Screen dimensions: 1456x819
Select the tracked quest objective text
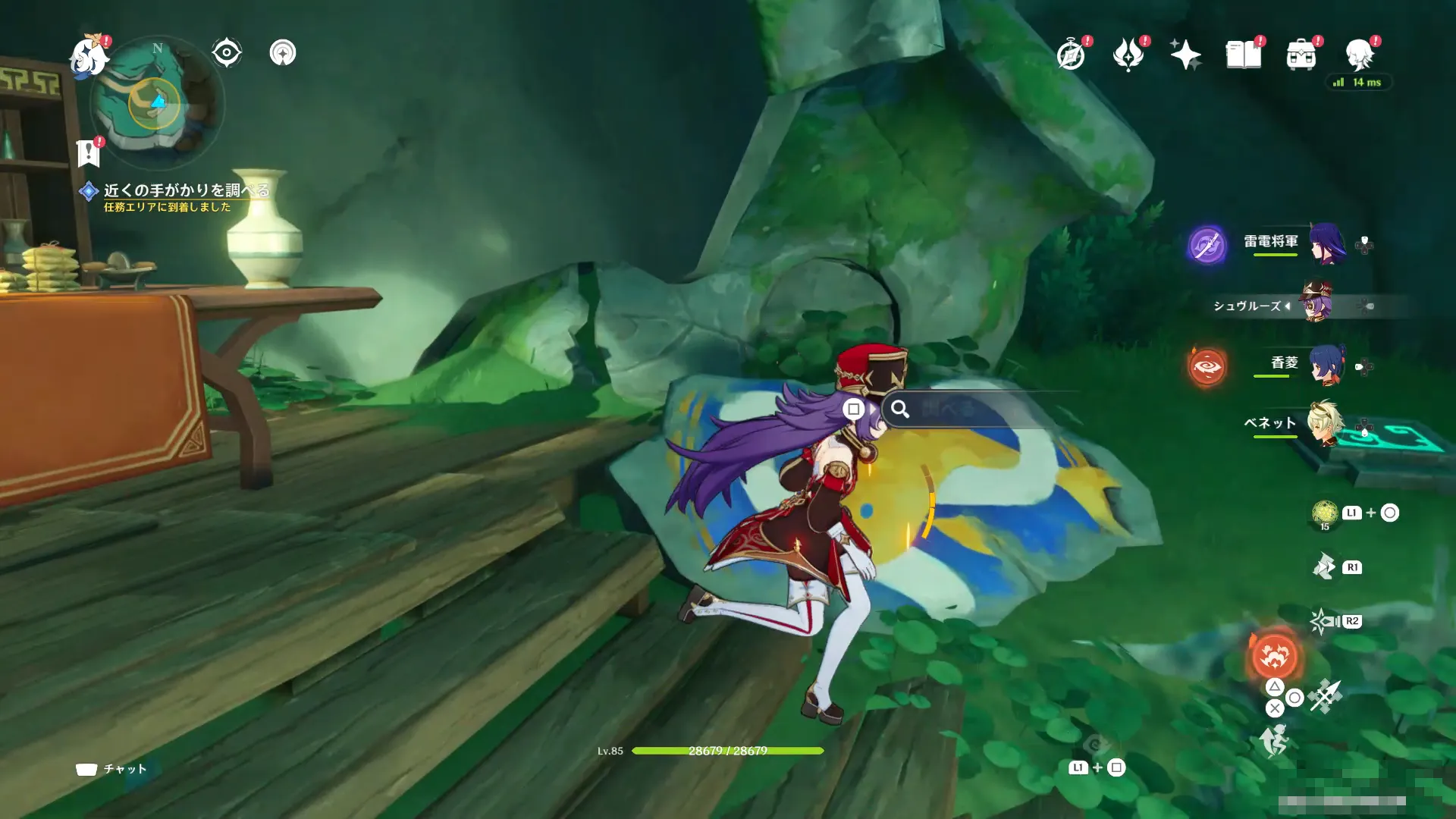point(186,190)
